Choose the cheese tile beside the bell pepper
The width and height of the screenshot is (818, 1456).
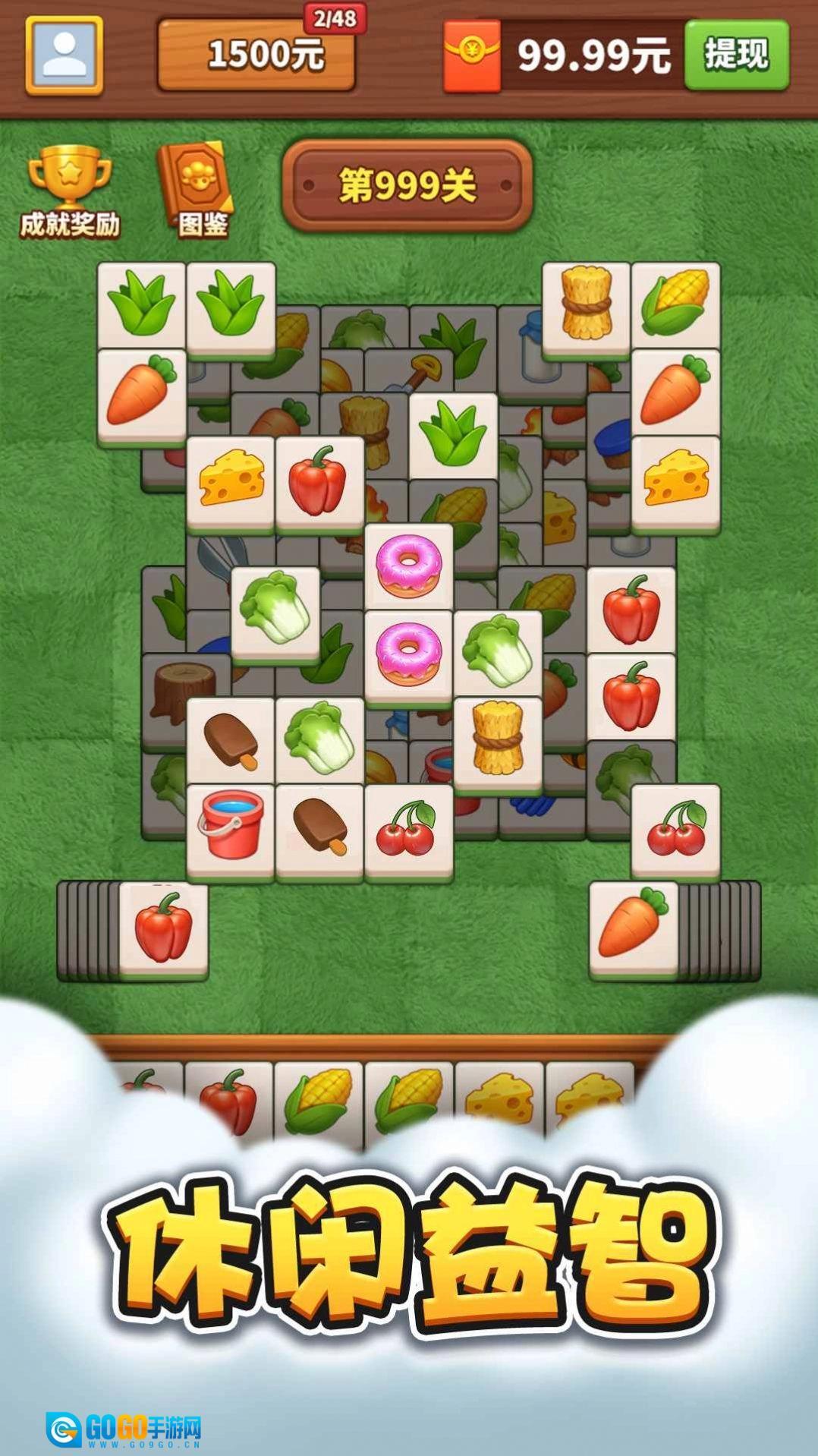[231, 479]
